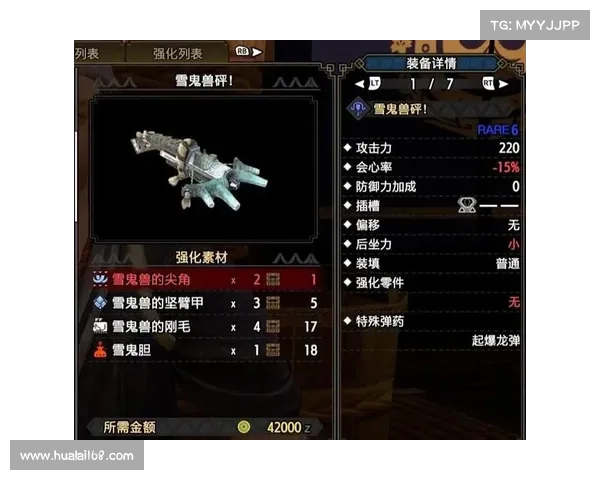Switch to the 强化列表 tab
600x480 pixels.
177,53
